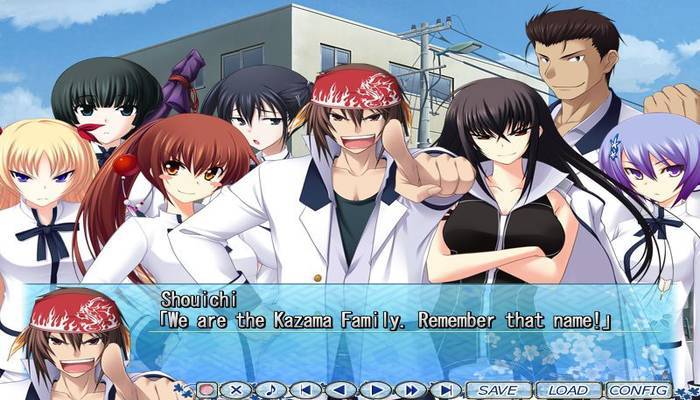
Task: Open the SAVE menu
Action: coord(498,389)
